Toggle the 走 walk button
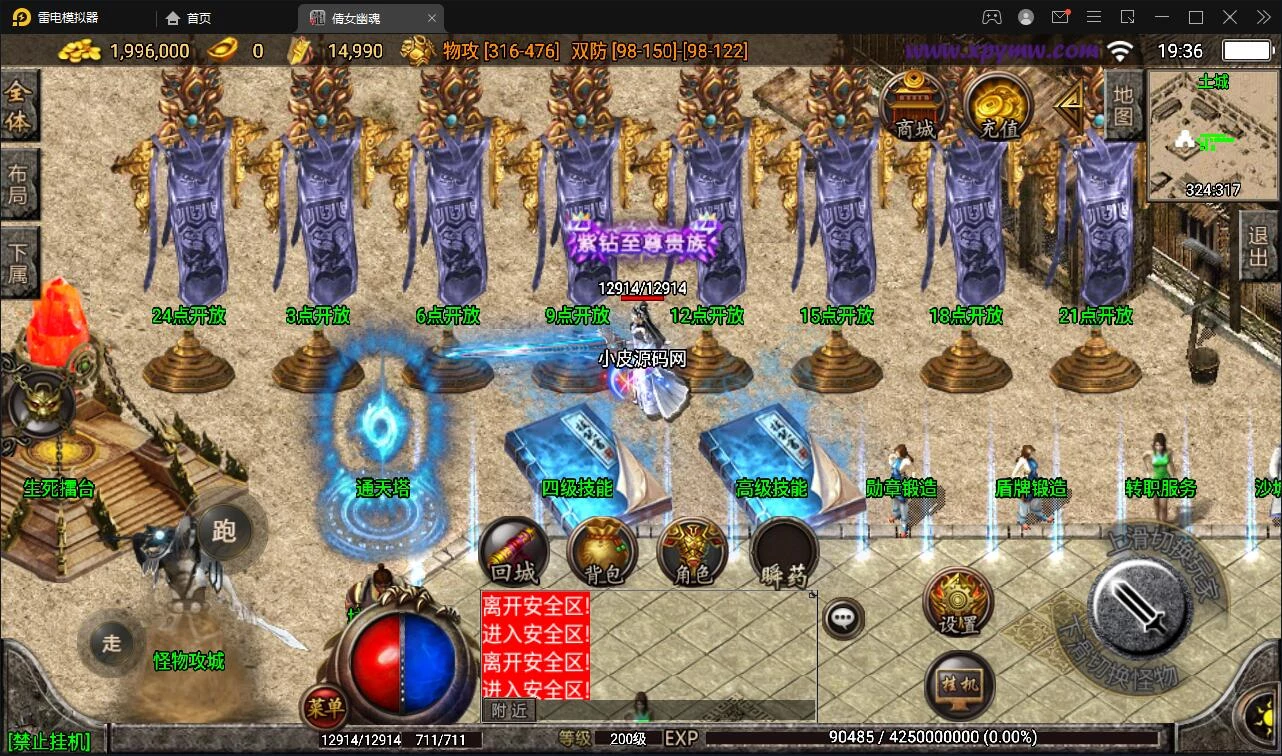Image resolution: width=1282 pixels, height=756 pixels. 111,642
